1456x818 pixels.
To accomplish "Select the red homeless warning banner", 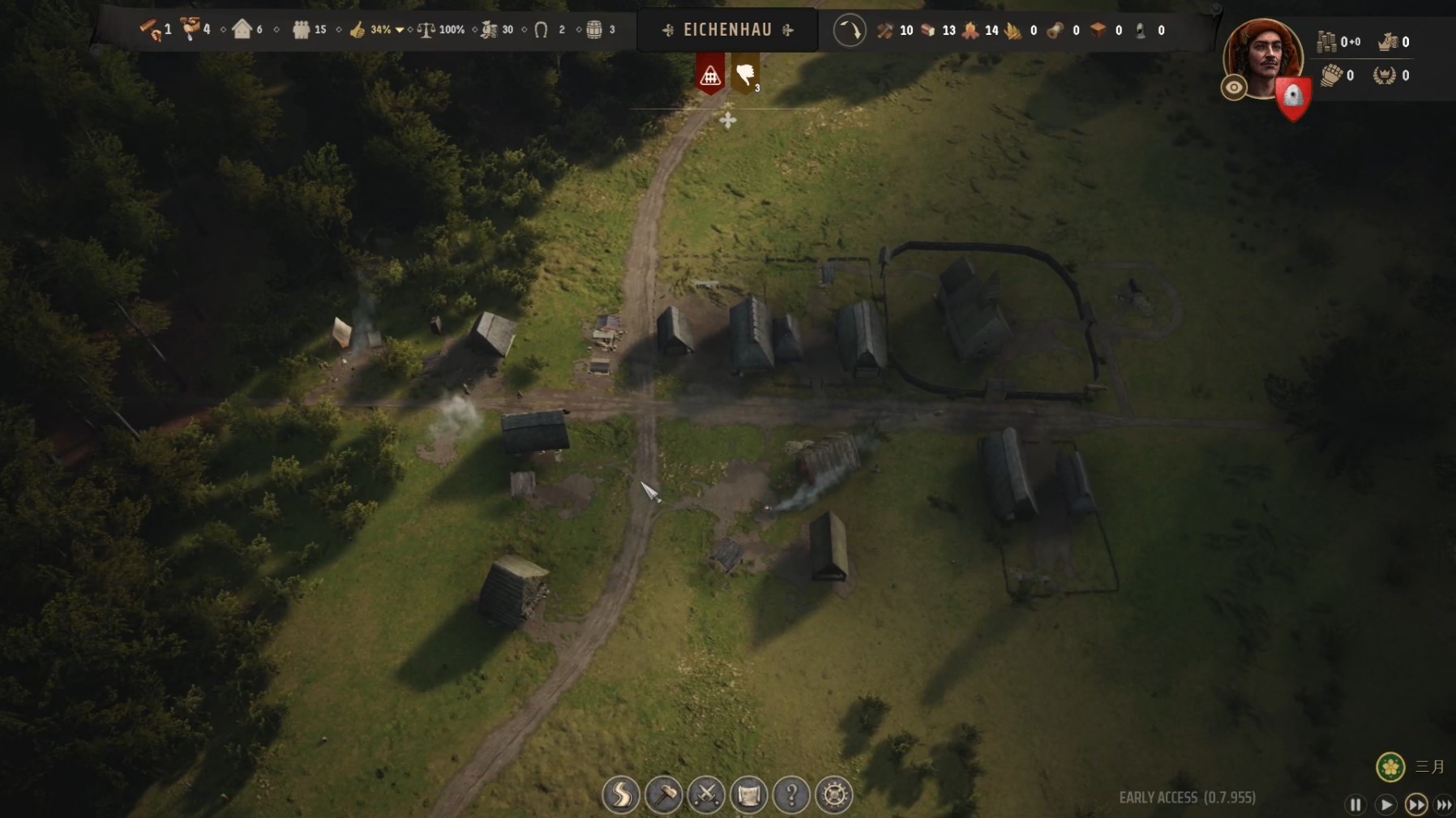I will [x=710, y=75].
